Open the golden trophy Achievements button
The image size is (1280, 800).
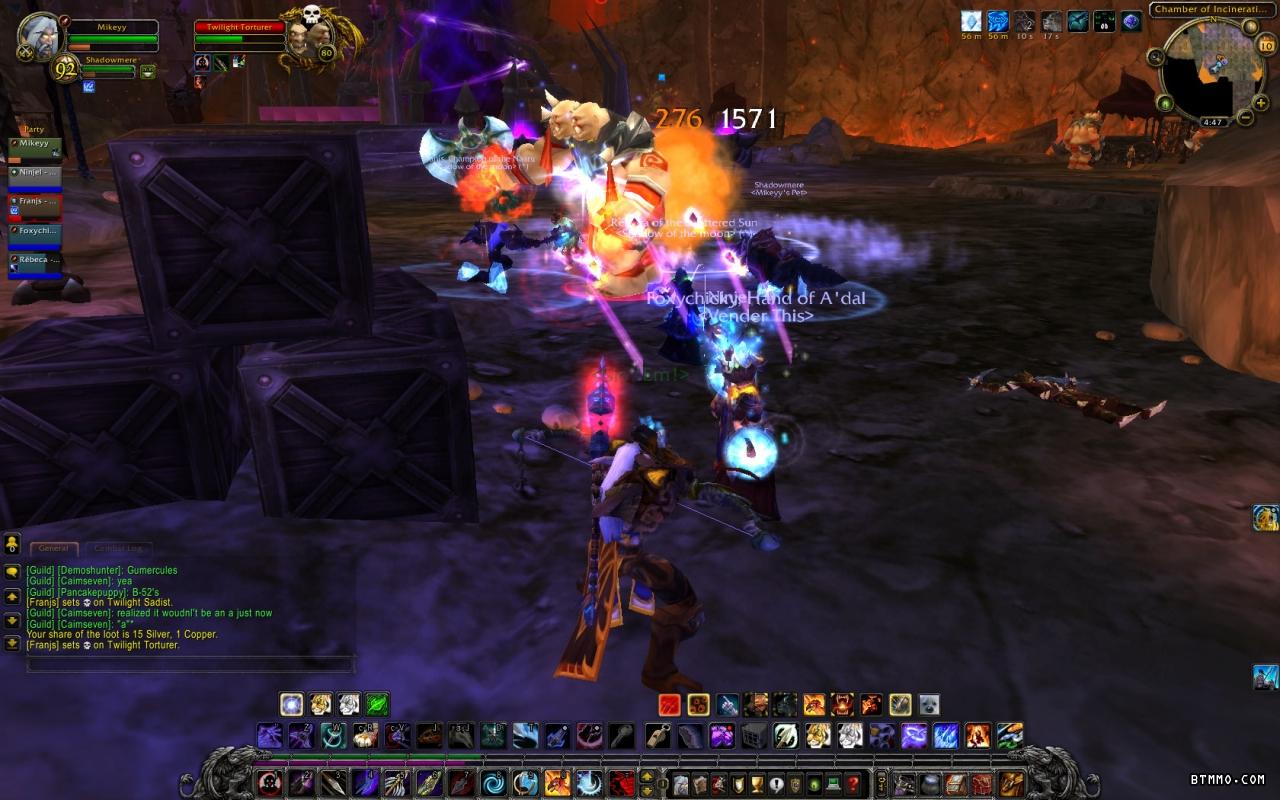pyautogui.click(x=757, y=783)
